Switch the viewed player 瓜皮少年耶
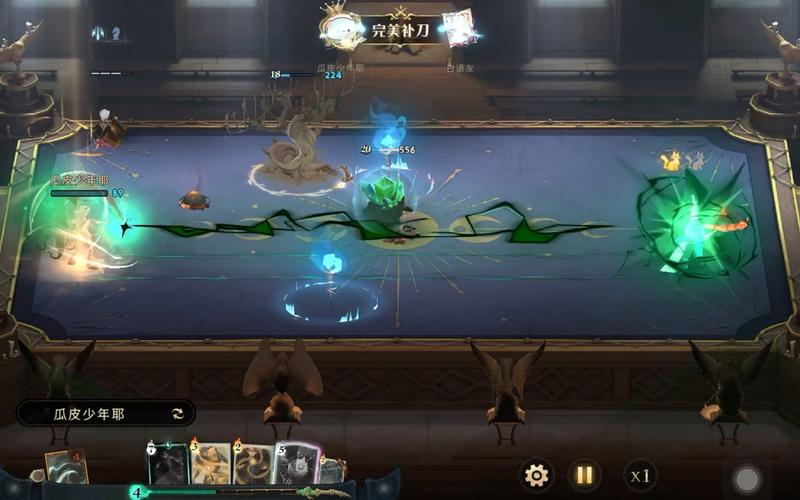This screenshot has width=800, height=500. pos(178,413)
